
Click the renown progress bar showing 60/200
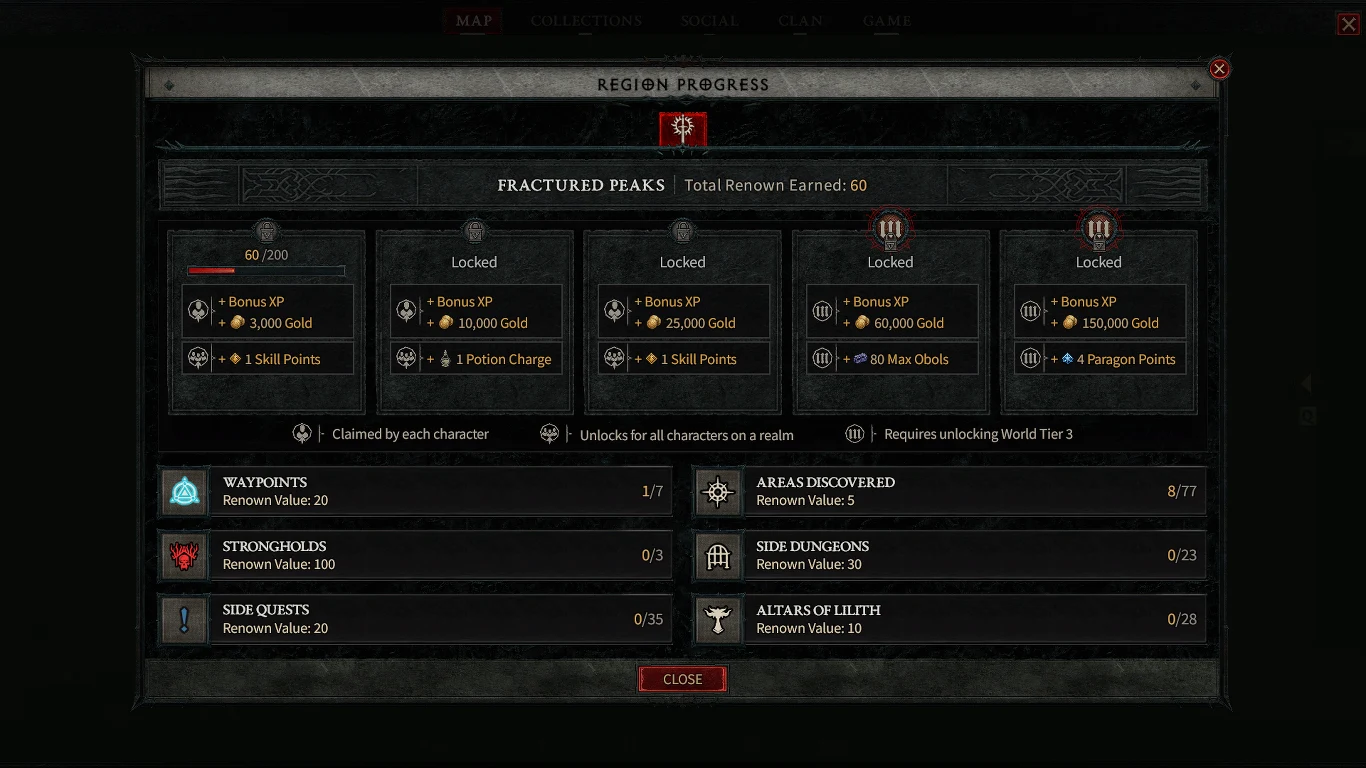pyautogui.click(x=266, y=269)
